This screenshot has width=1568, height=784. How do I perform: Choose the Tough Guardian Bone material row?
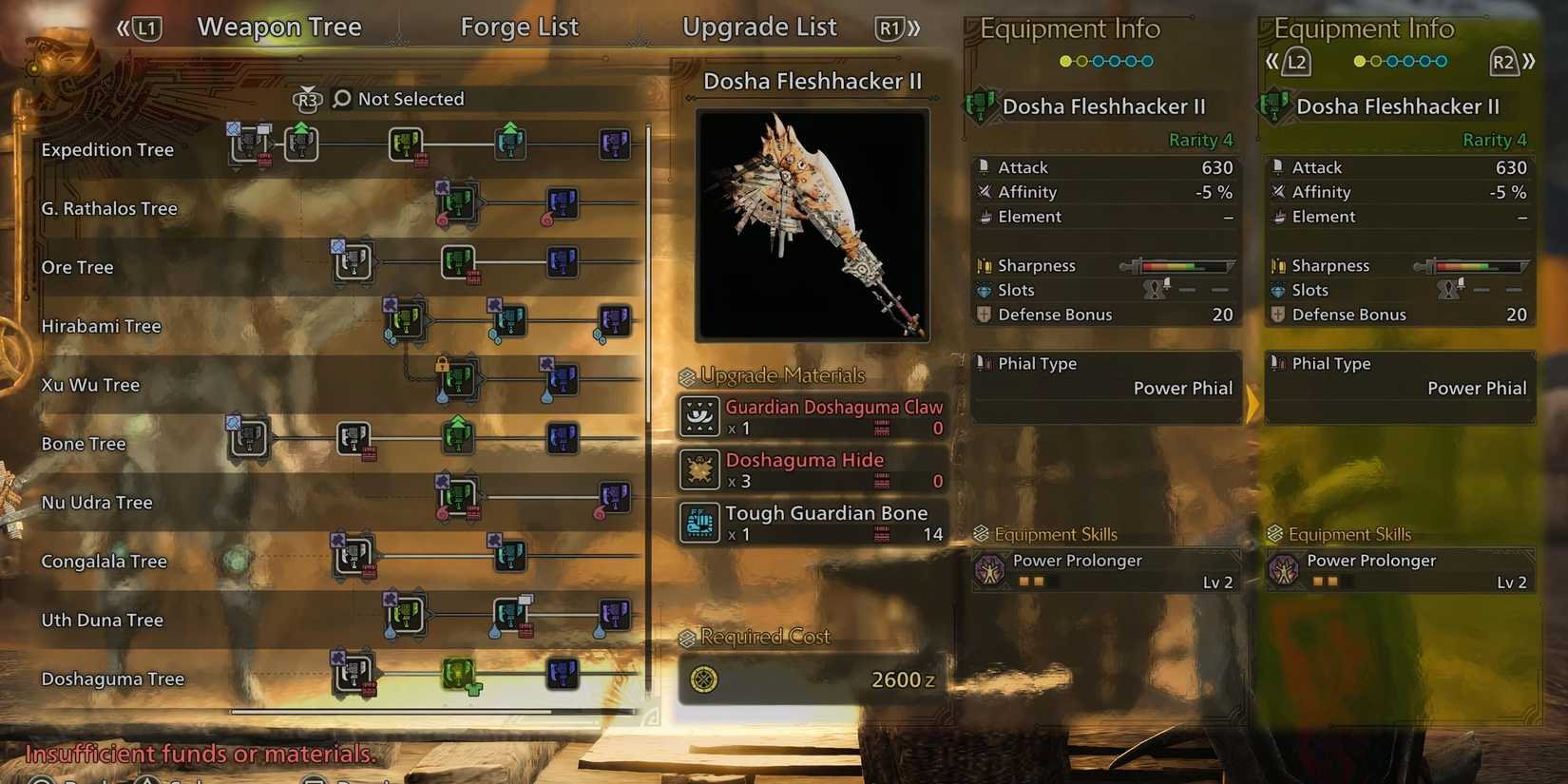(x=813, y=524)
